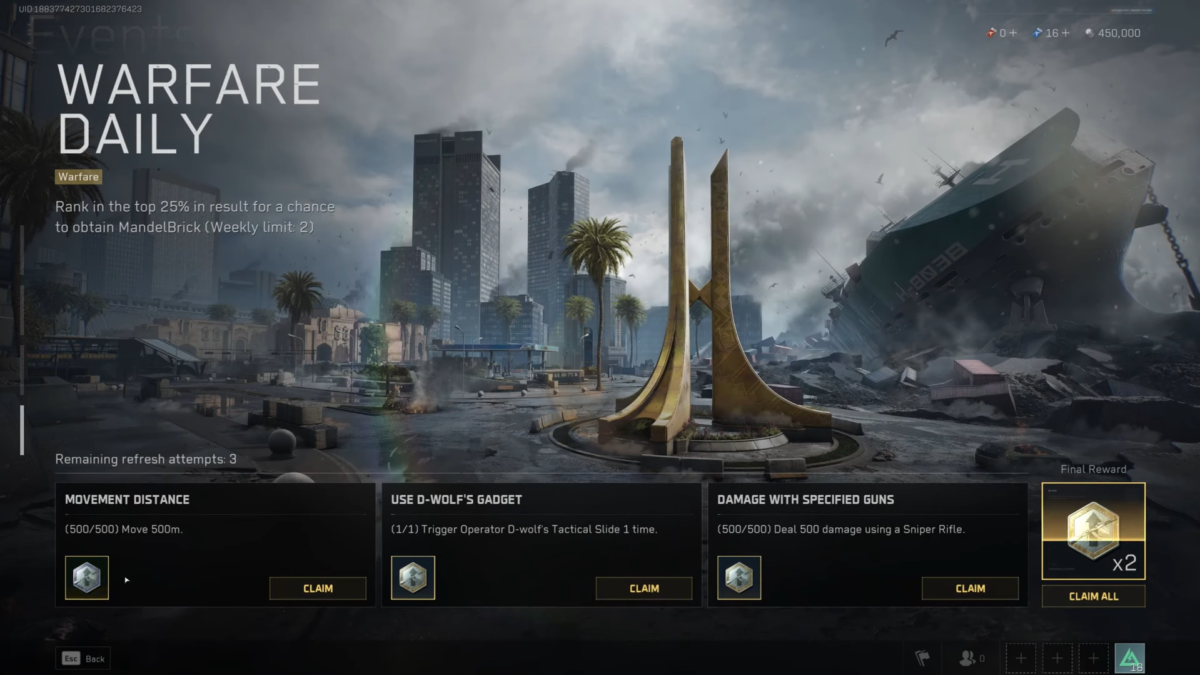Add more blue ticket currency
The height and width of the screenshot is (675, 1200).
click(x=1065, y=33)
